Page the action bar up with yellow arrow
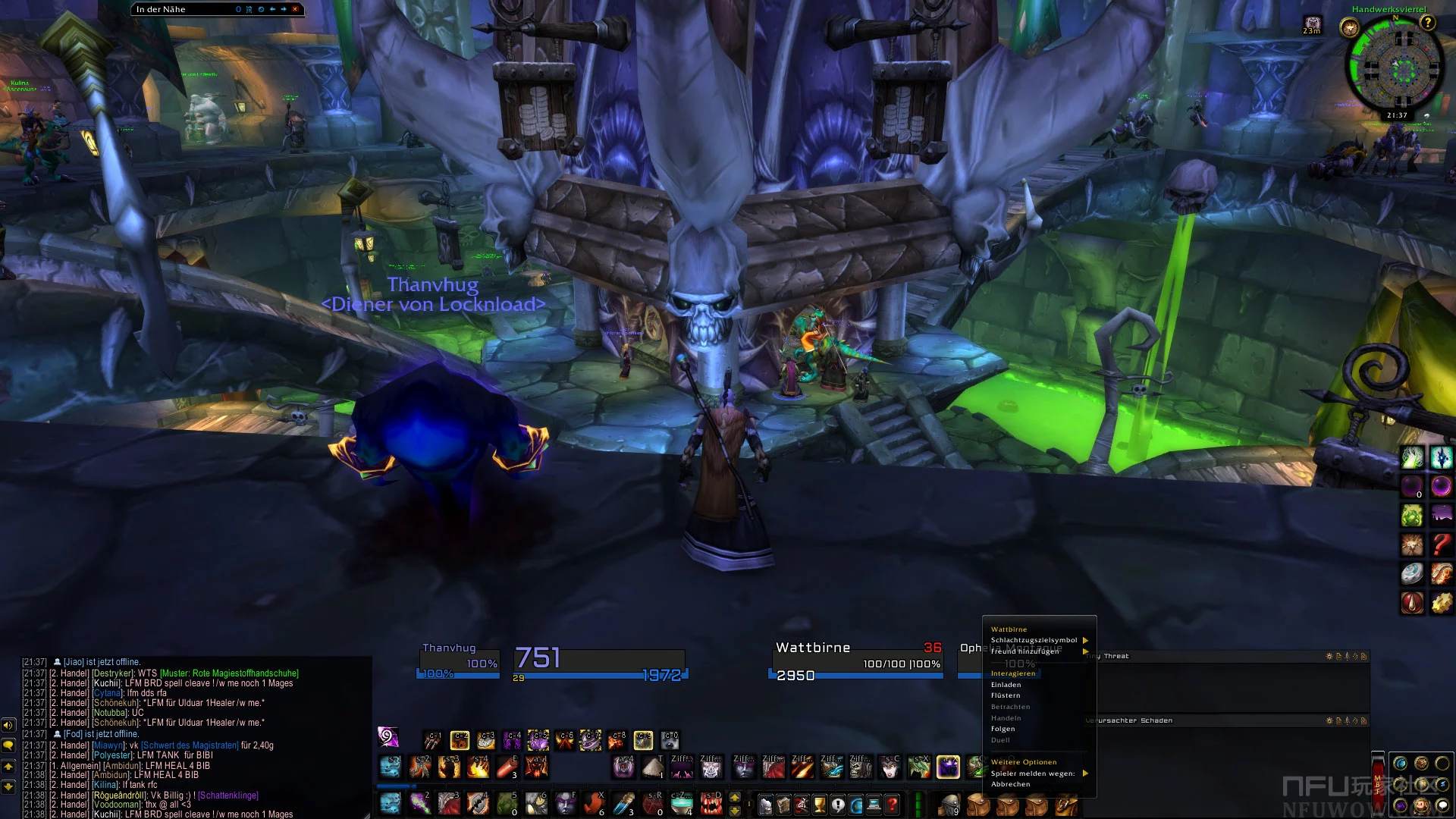This screenshot has width=1456, height=819. pos(734,798)
